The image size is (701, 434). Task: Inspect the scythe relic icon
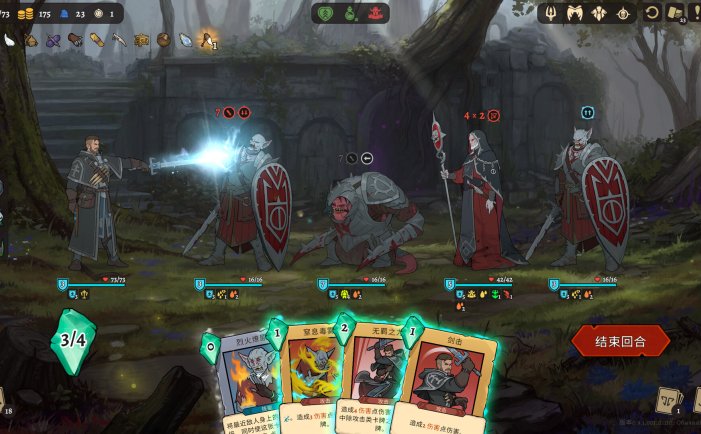tap(119, 41)
